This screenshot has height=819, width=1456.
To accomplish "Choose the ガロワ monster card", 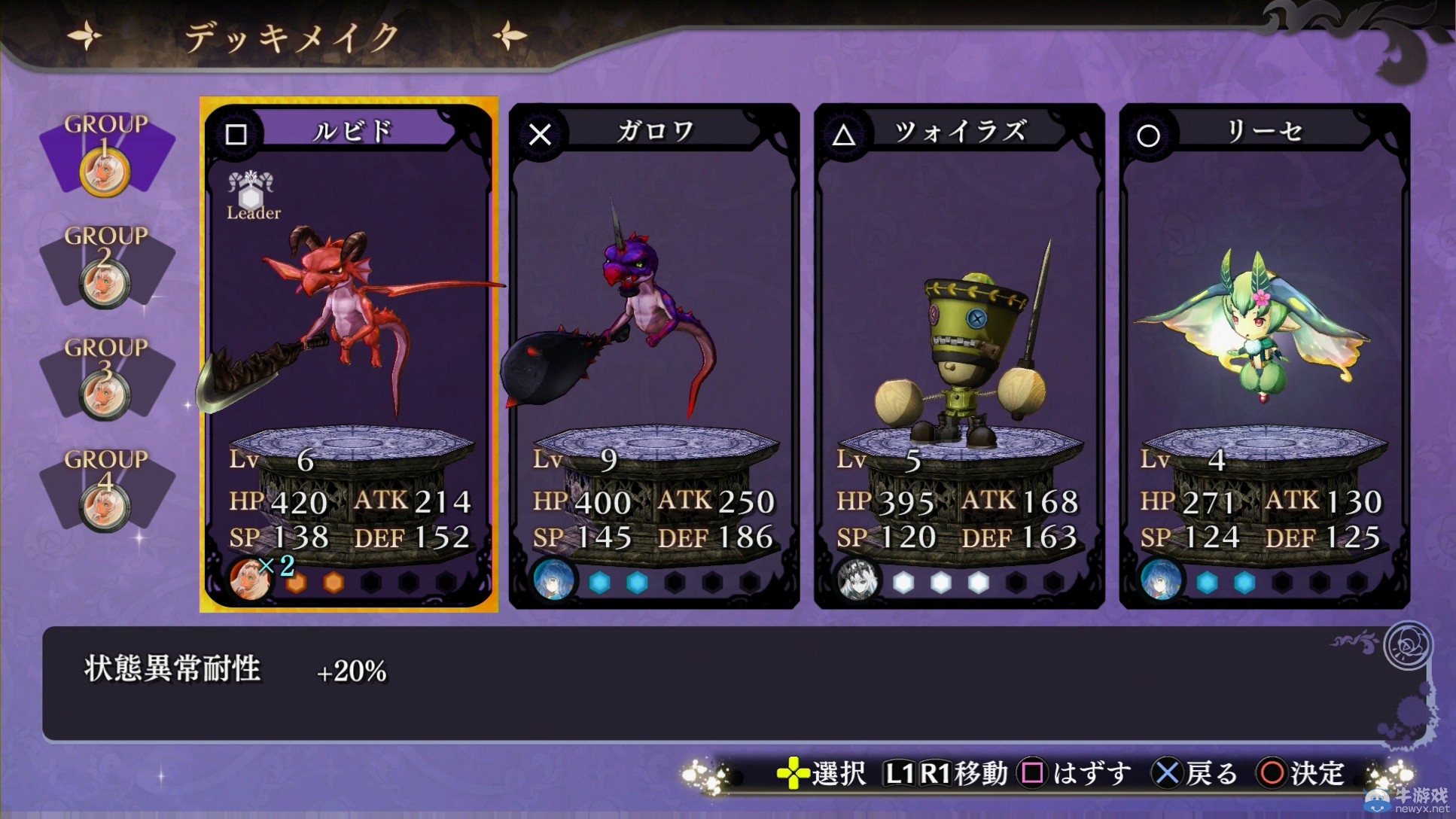I will tap(653, 355).
